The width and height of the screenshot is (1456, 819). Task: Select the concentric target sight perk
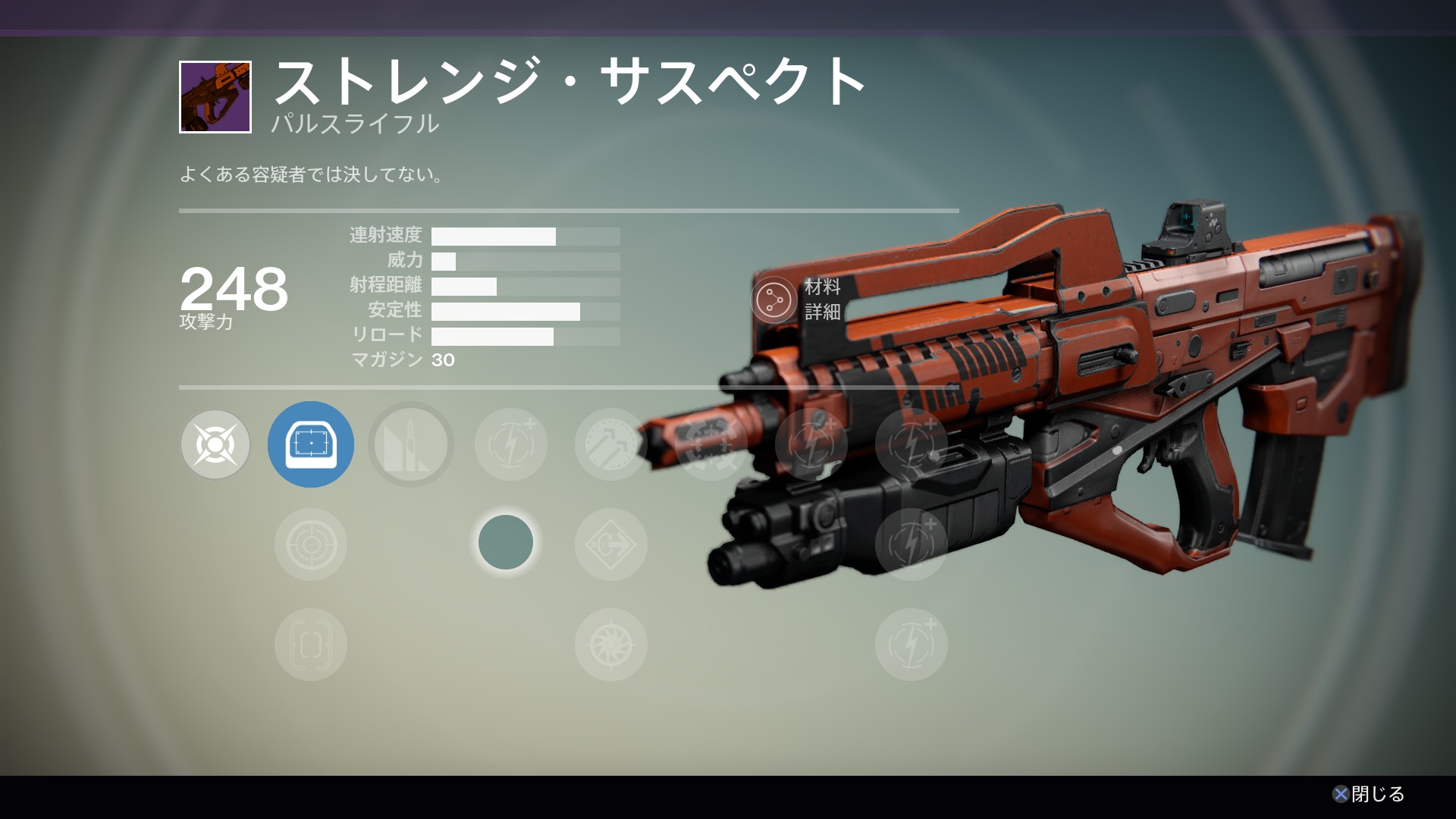click(311, 544)
